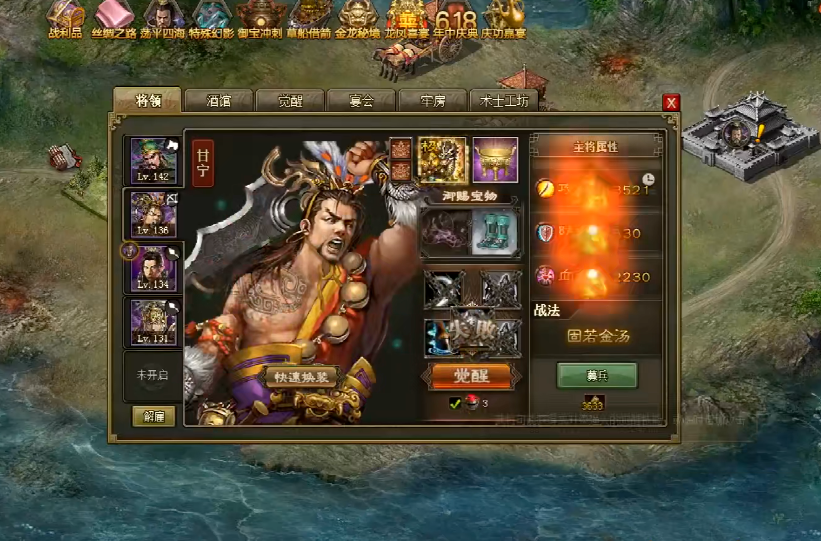This screenshot has height=541, width=821.
Task: Pick the Lv. 131 general portrait
Action: tap(154, 322)
